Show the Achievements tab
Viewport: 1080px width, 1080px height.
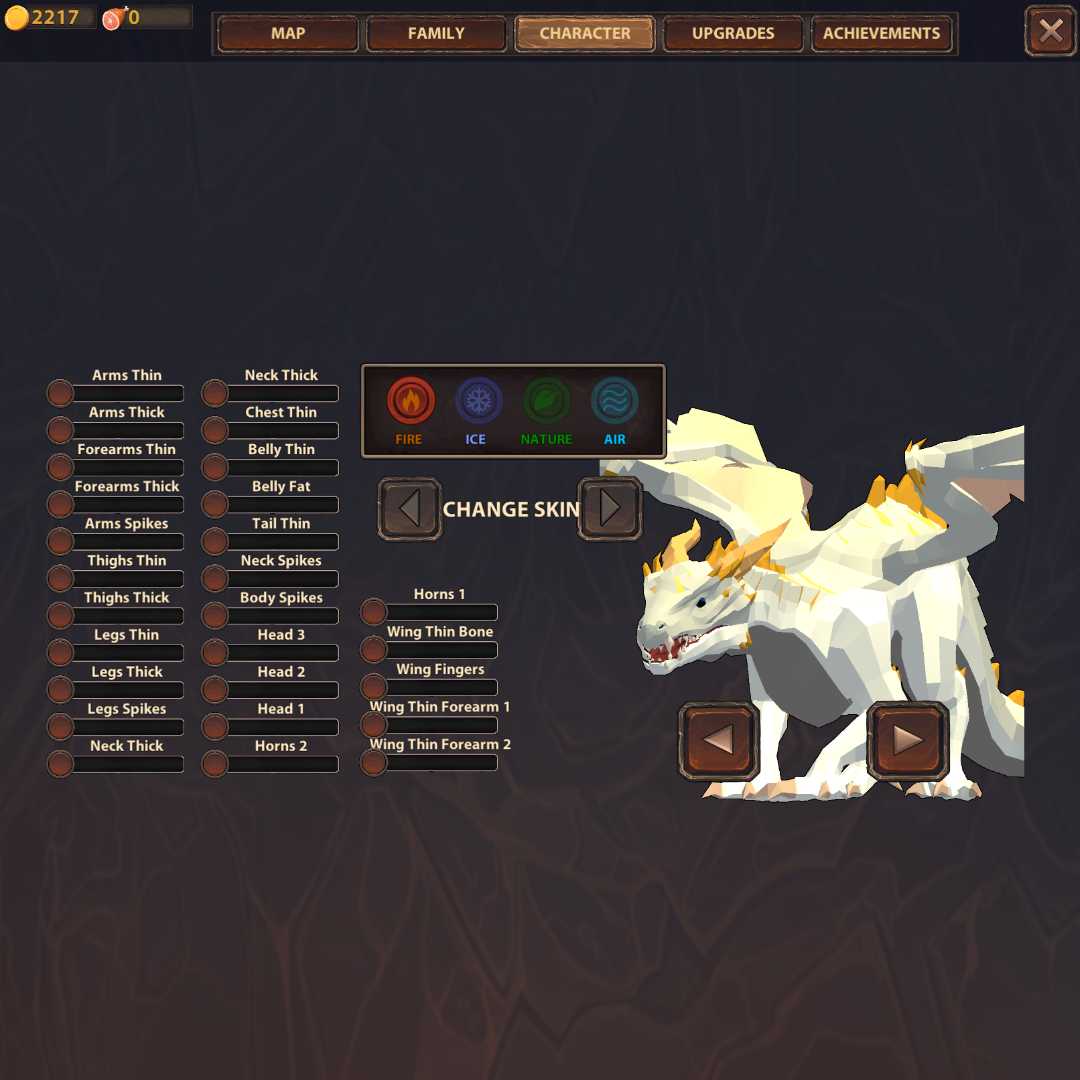tap(881, 34)
